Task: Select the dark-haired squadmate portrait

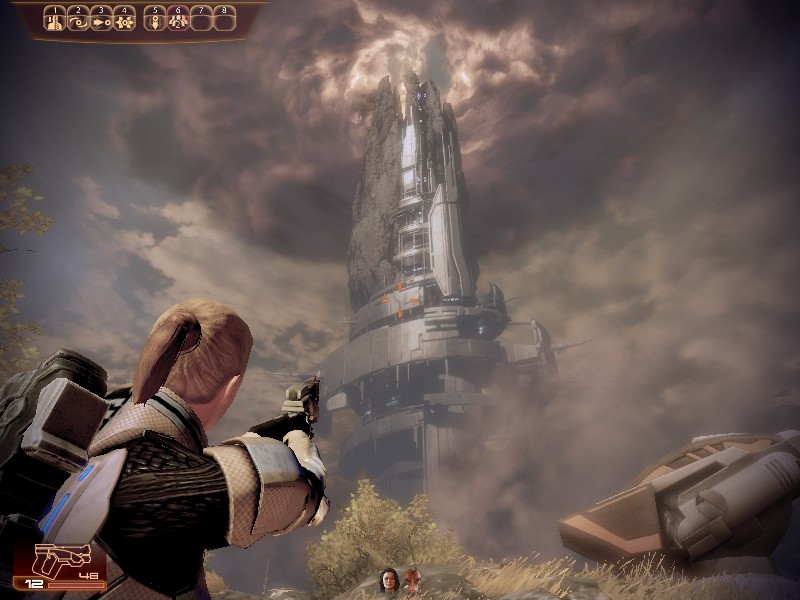Action: pos(388,579)
